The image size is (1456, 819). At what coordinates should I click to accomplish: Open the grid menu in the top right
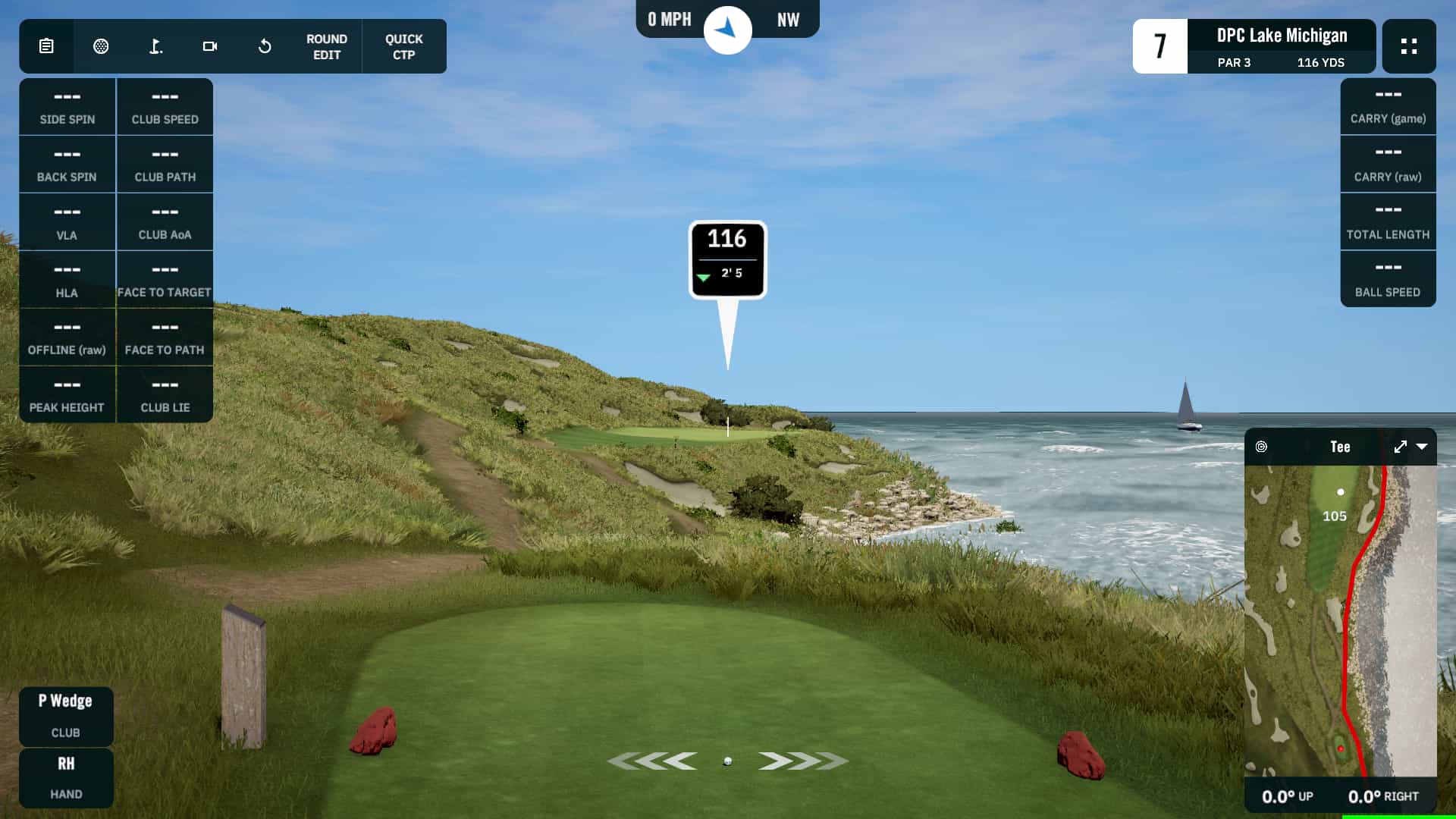1409,46
